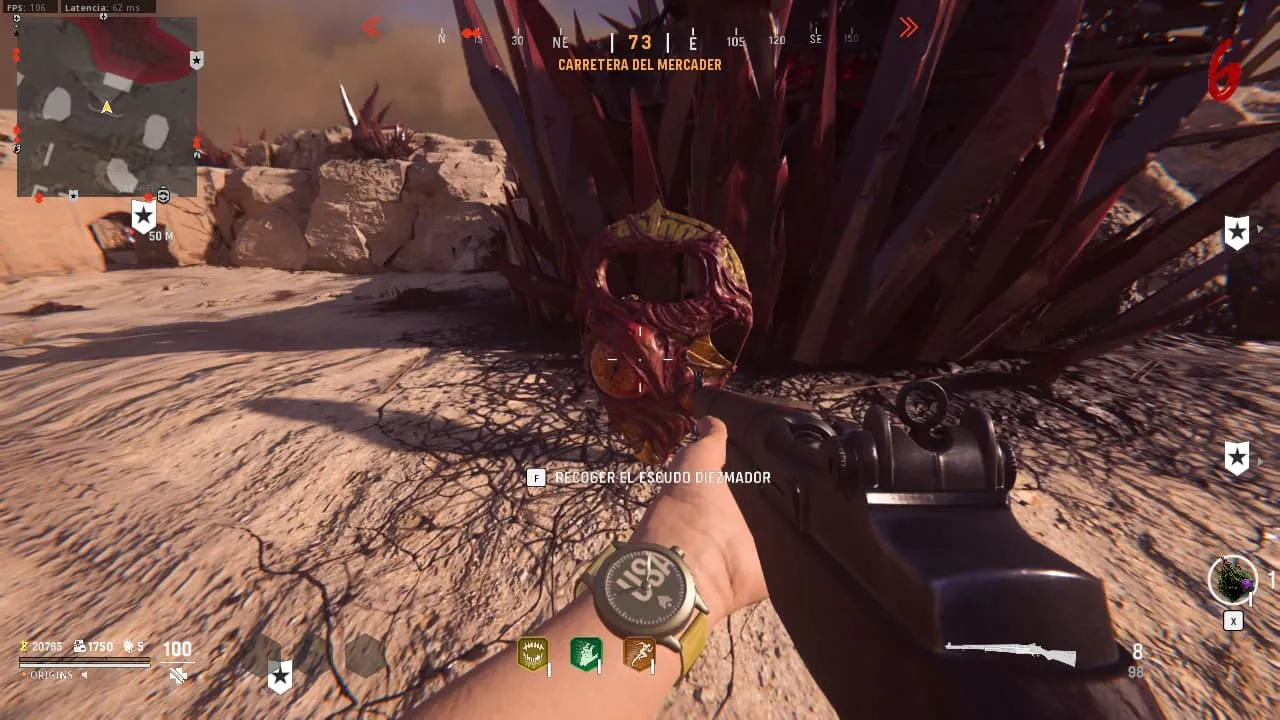The width and height of the screenshot is (1280, 720).
Task: Choose the orange running figure perk
Action: pos(639,654)
